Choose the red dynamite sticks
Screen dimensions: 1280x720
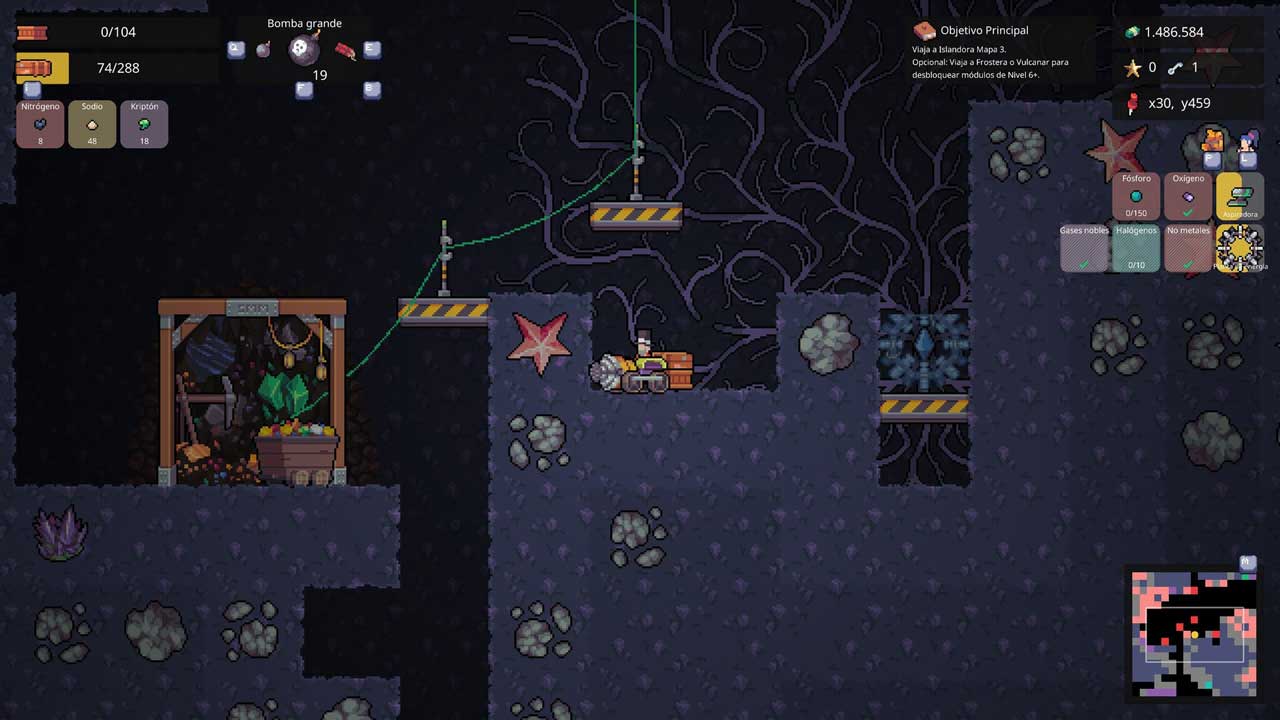coord(345,50)
